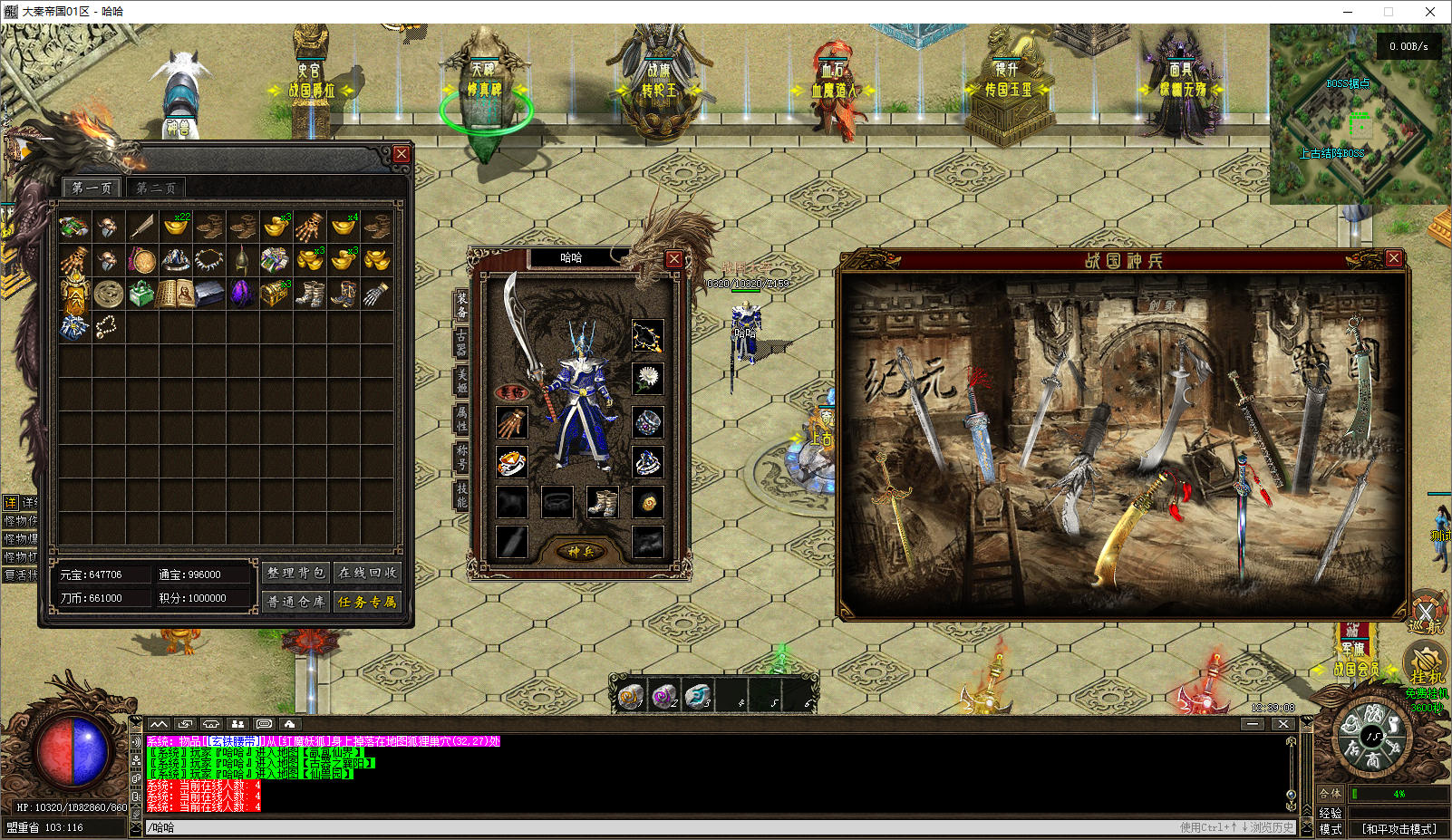Select the purple egg item in inventory

(x=242, y=293)
